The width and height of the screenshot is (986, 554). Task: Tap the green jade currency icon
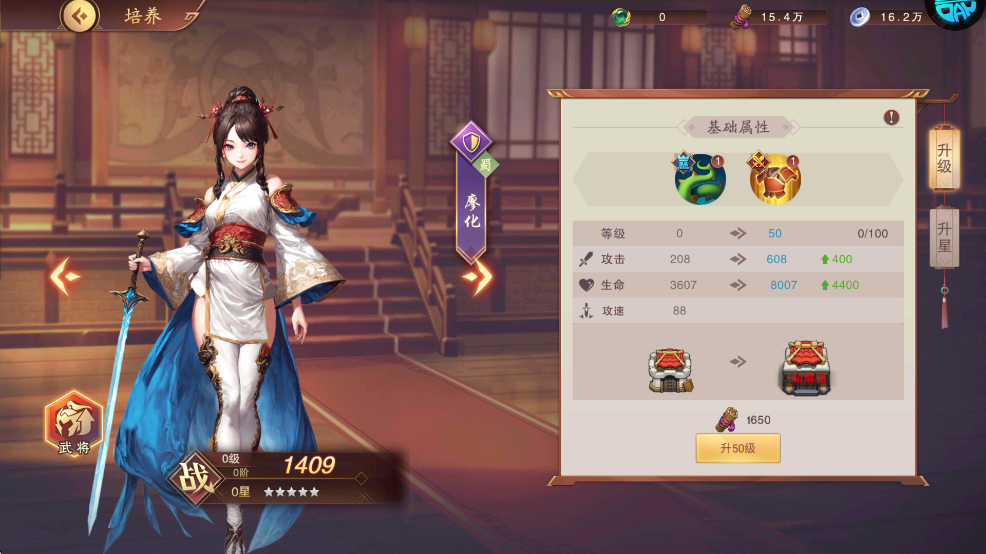[x=620, y=17]
